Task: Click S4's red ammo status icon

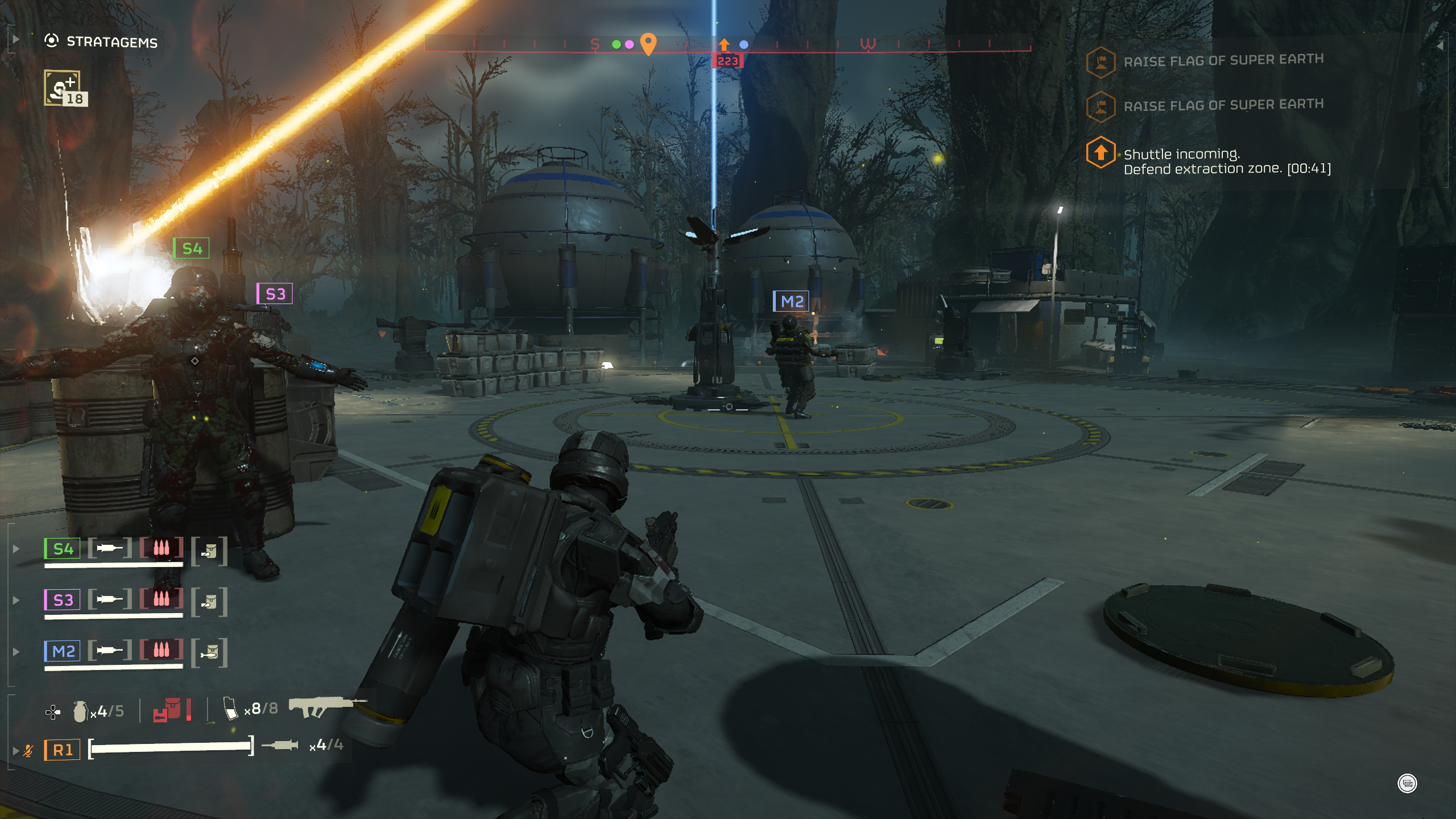Action: [x=162, y=548]
